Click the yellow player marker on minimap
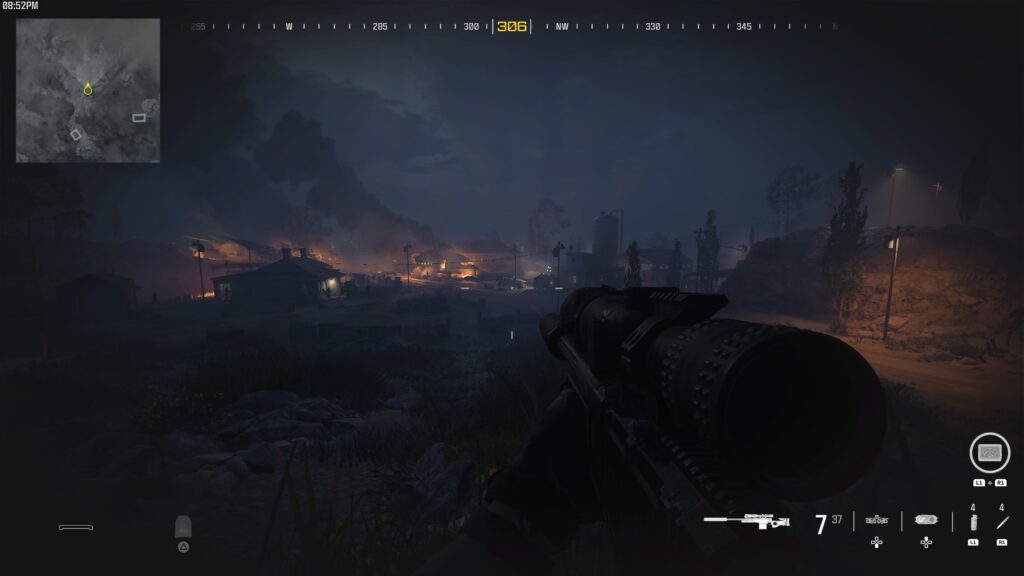The height and width of the screenshot is (576, 1024). pyautogui.click(x=88, y=90)
